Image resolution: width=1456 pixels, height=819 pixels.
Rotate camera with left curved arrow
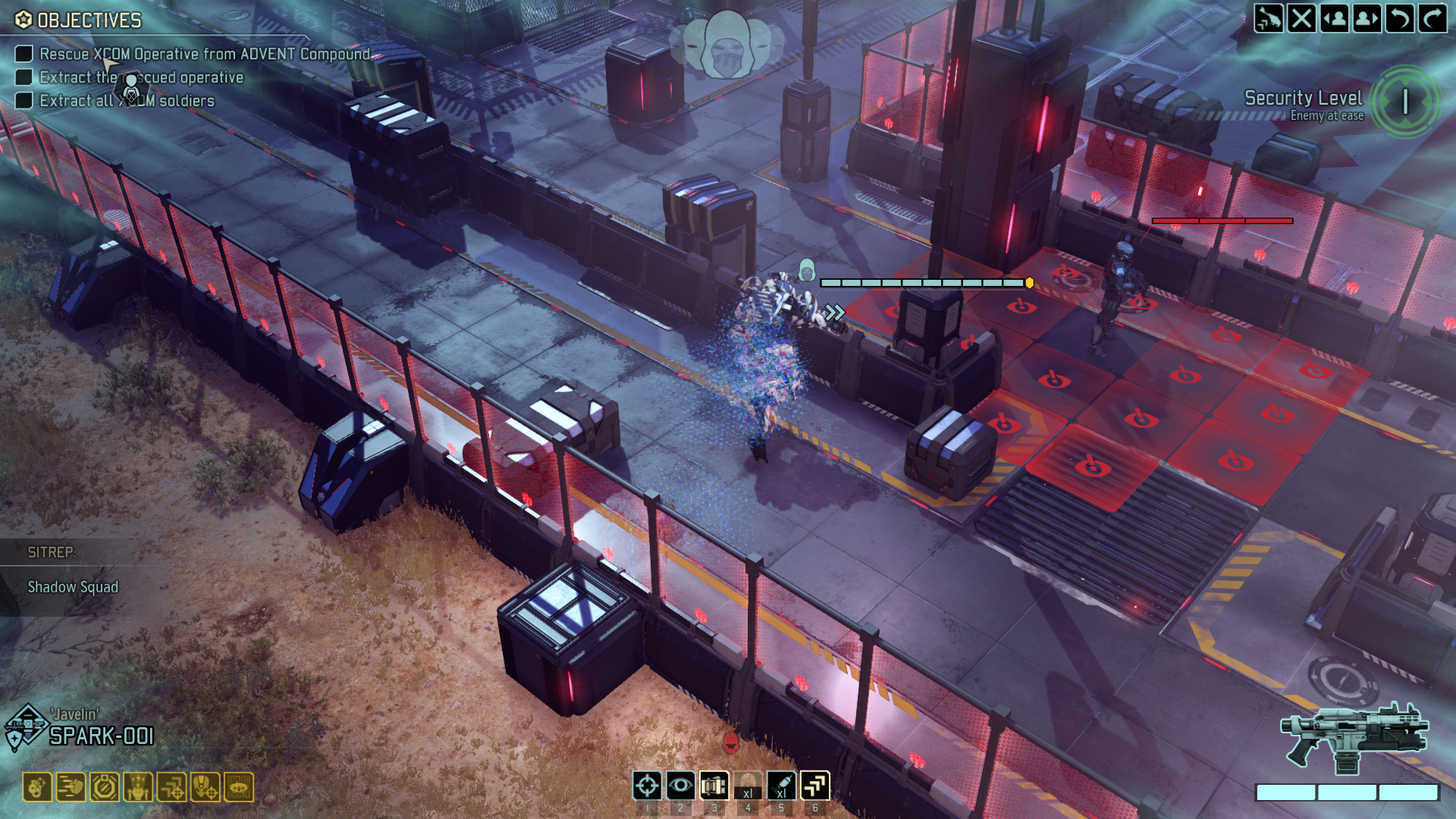tap(1400, 18)
